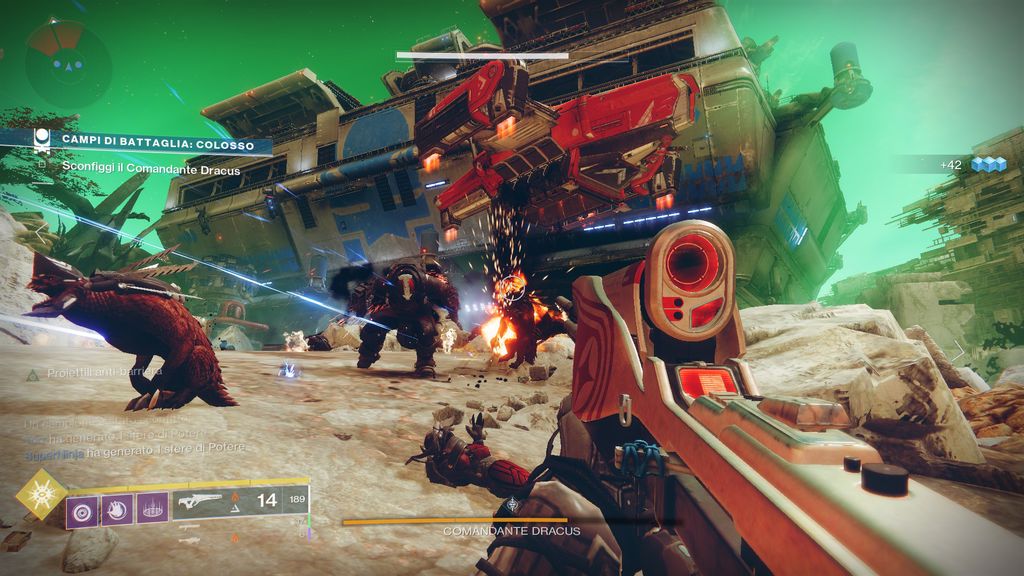
Task: Click the circular radar in the corner
Action: click(x=68, y=64)
